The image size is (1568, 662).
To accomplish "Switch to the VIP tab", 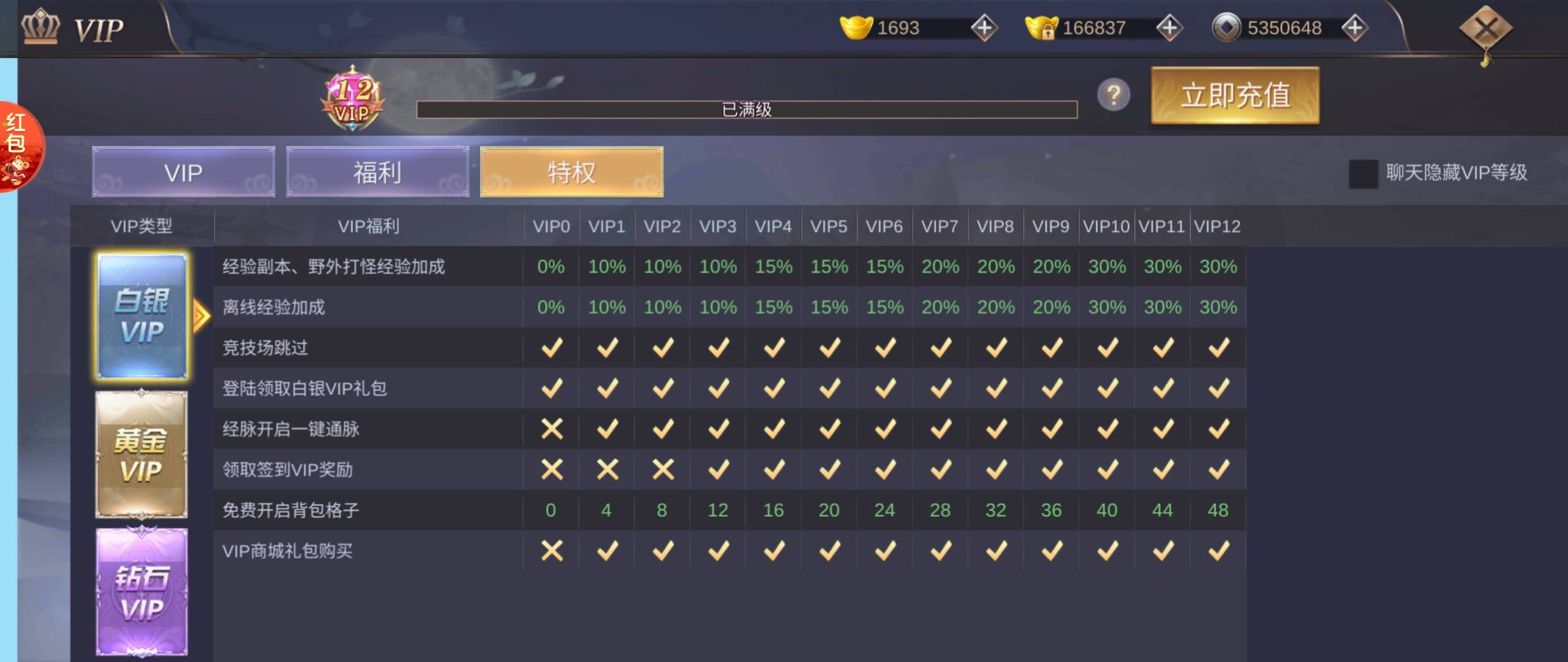I will (x=183, y=172).
